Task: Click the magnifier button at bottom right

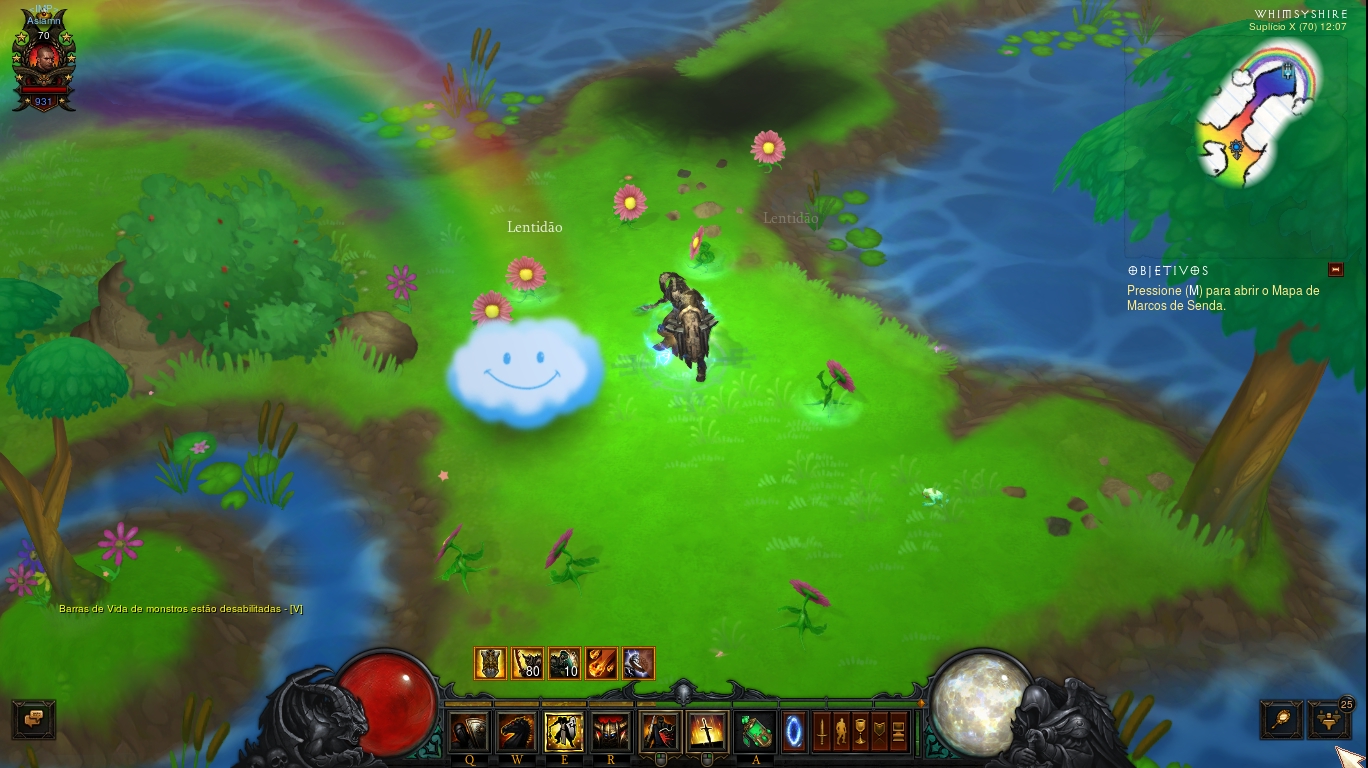Action: click(x=1281, y=719)
